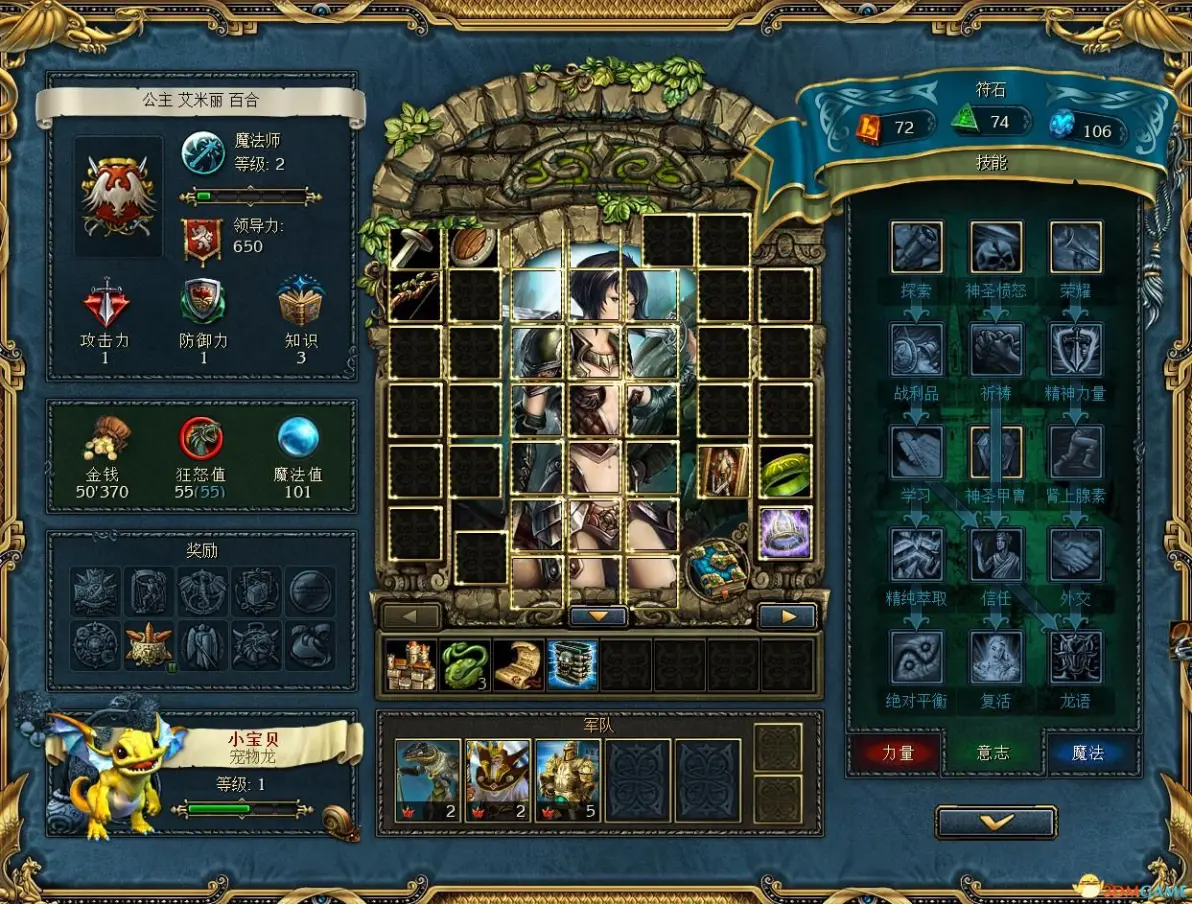Click the inventory left arrow button
1192x904 pixels.
(411, 616)
